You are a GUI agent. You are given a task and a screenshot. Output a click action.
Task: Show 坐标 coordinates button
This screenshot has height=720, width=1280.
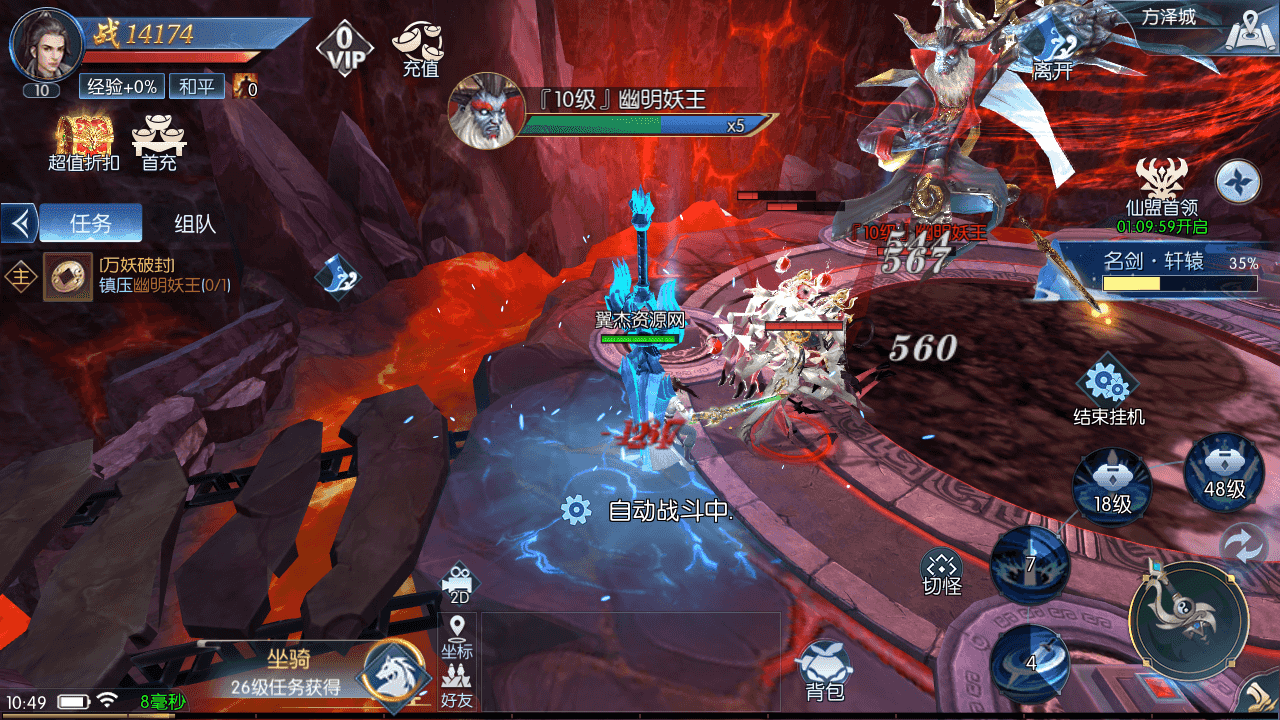click(x=457, y=637)
